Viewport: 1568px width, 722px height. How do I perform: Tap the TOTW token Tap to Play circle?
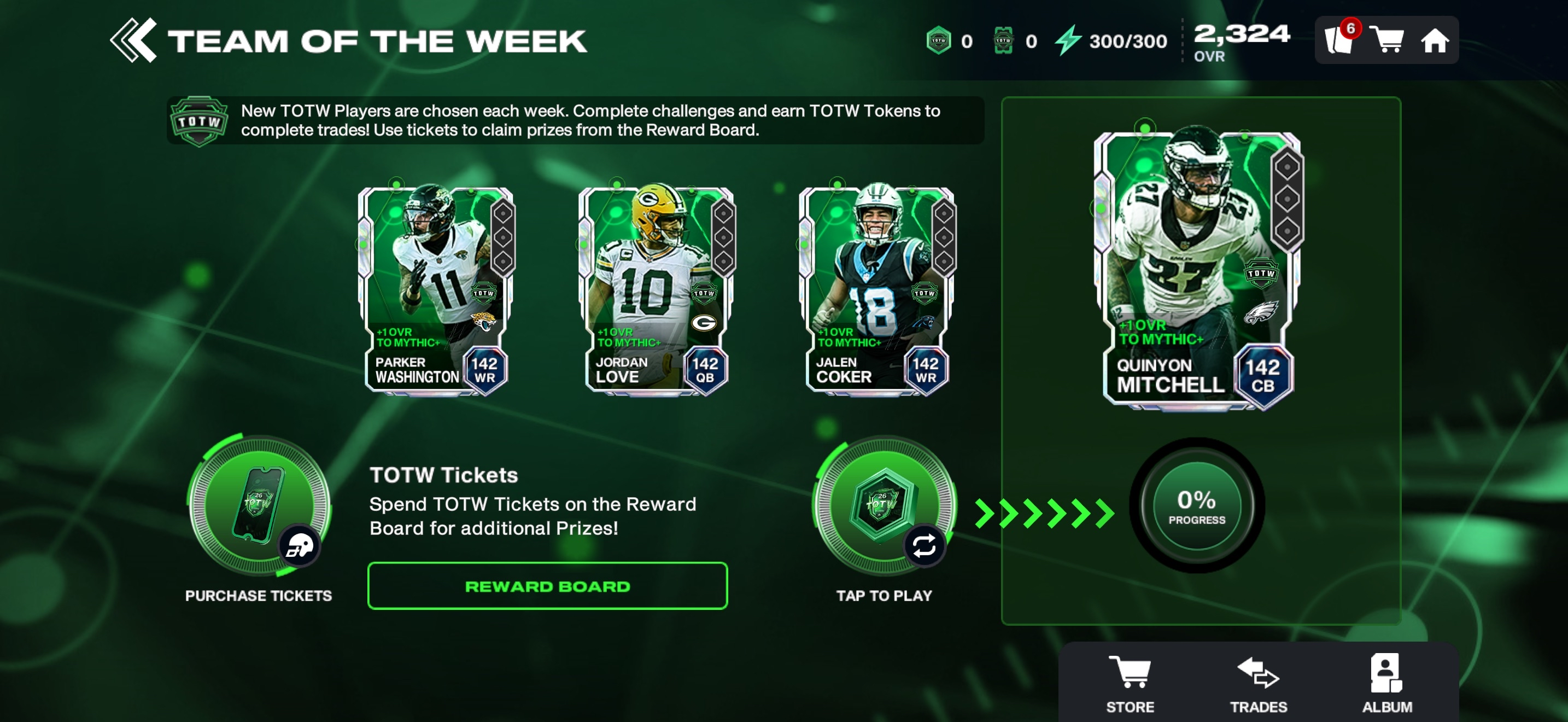coord(884,506)
